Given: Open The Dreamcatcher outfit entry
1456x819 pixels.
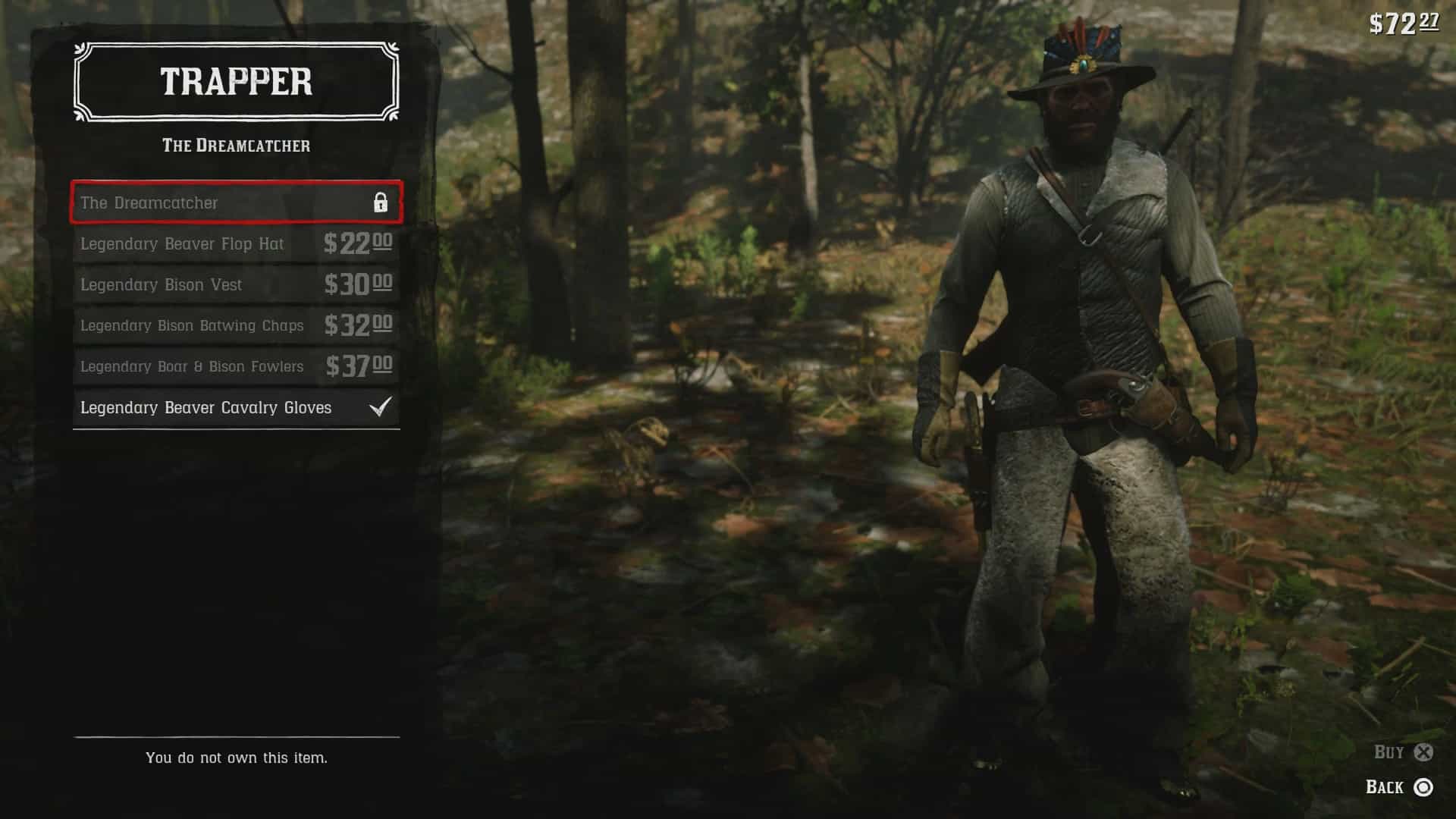Looking at the screenshot, I should [x=150, y=203].
